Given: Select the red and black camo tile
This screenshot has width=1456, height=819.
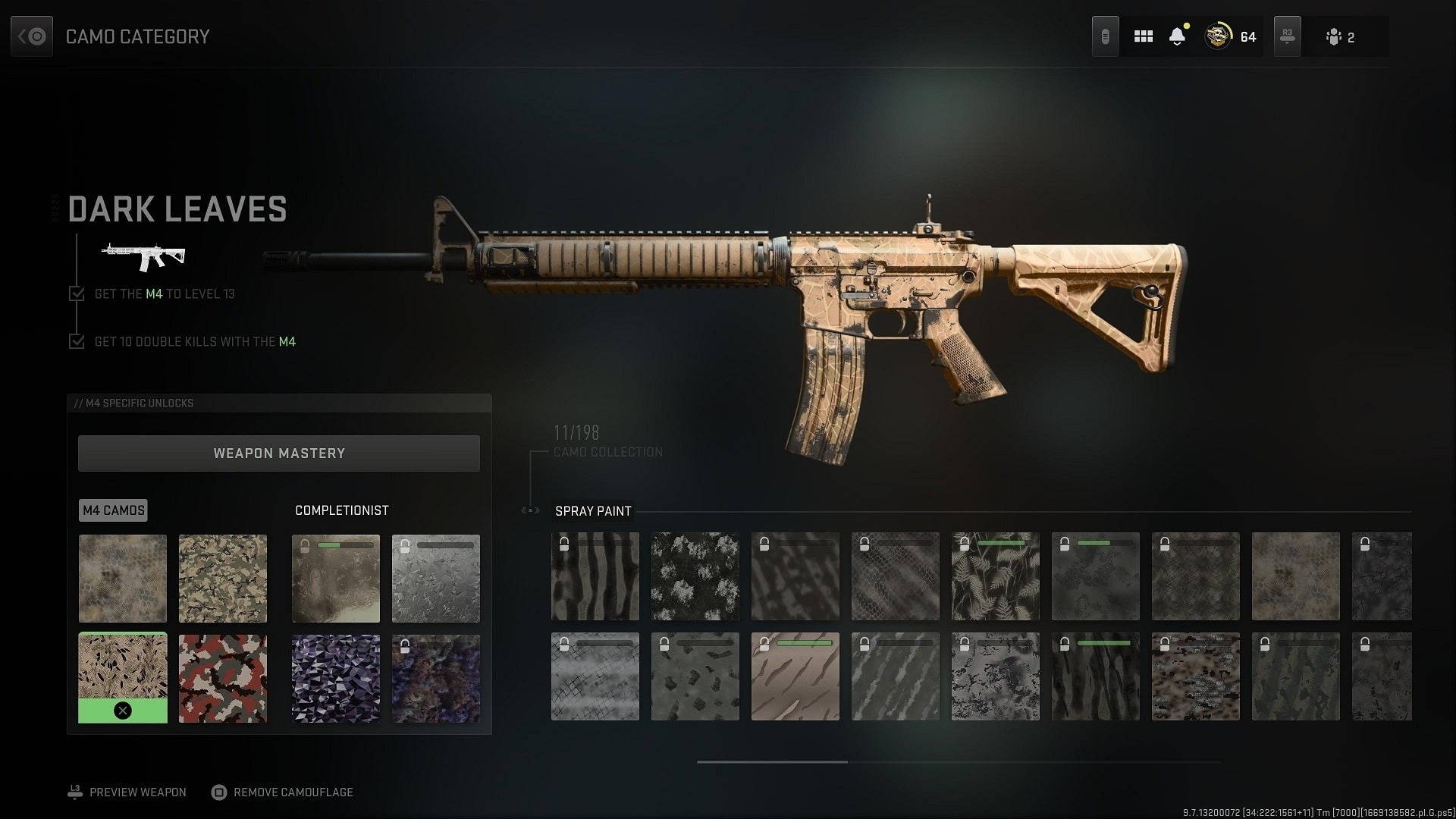Looking at the screenshot, I should tap(223, 678).
